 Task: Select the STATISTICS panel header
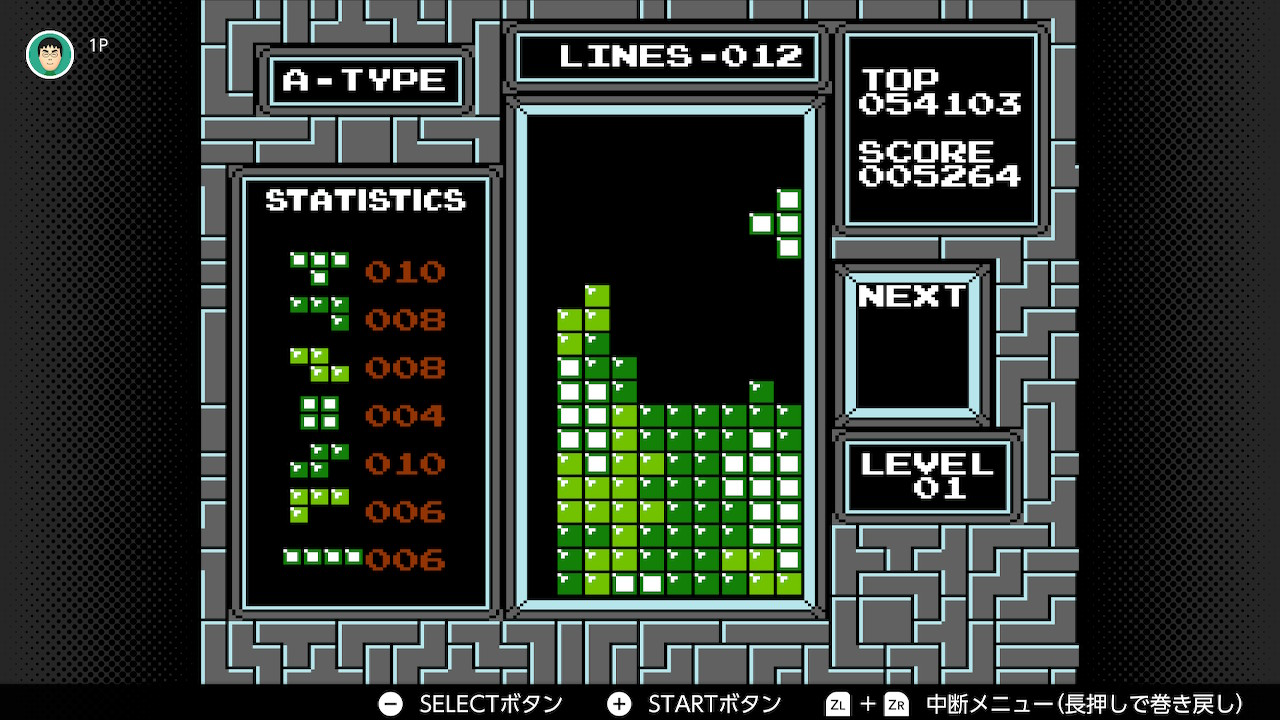click(x=364, y=200)
